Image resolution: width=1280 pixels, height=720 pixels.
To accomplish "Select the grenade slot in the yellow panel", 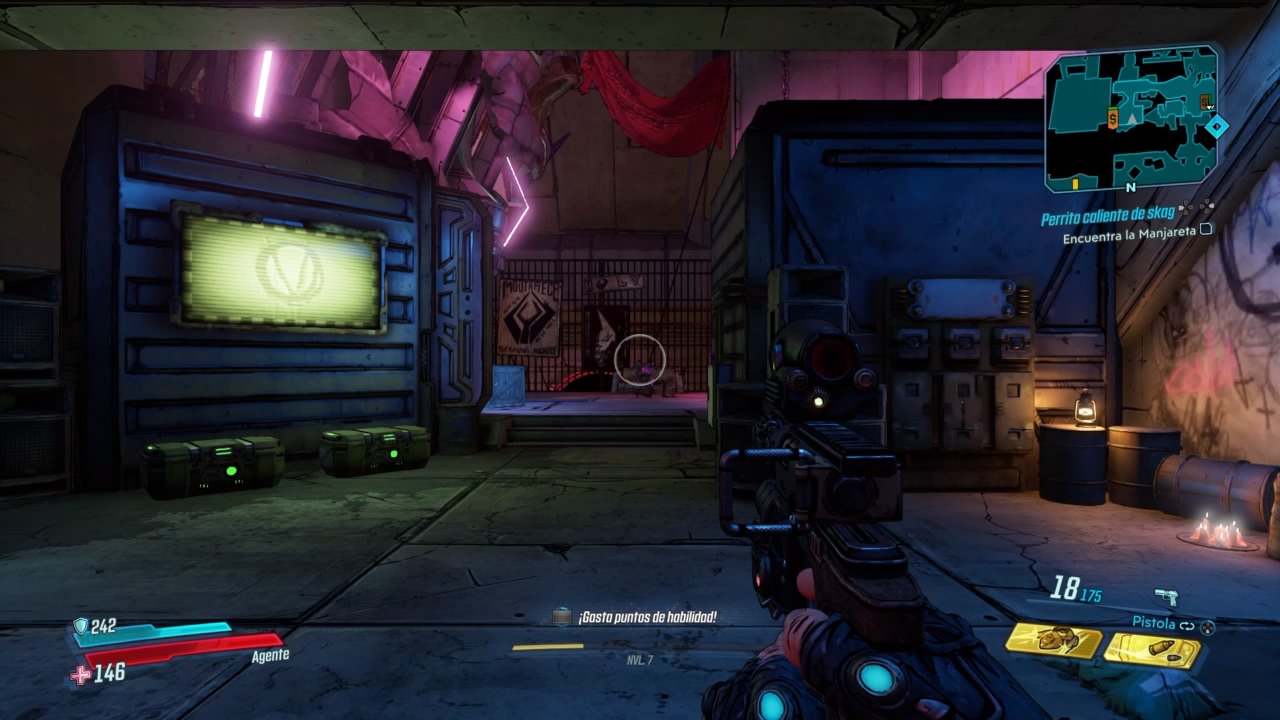I will (1053, 641).
